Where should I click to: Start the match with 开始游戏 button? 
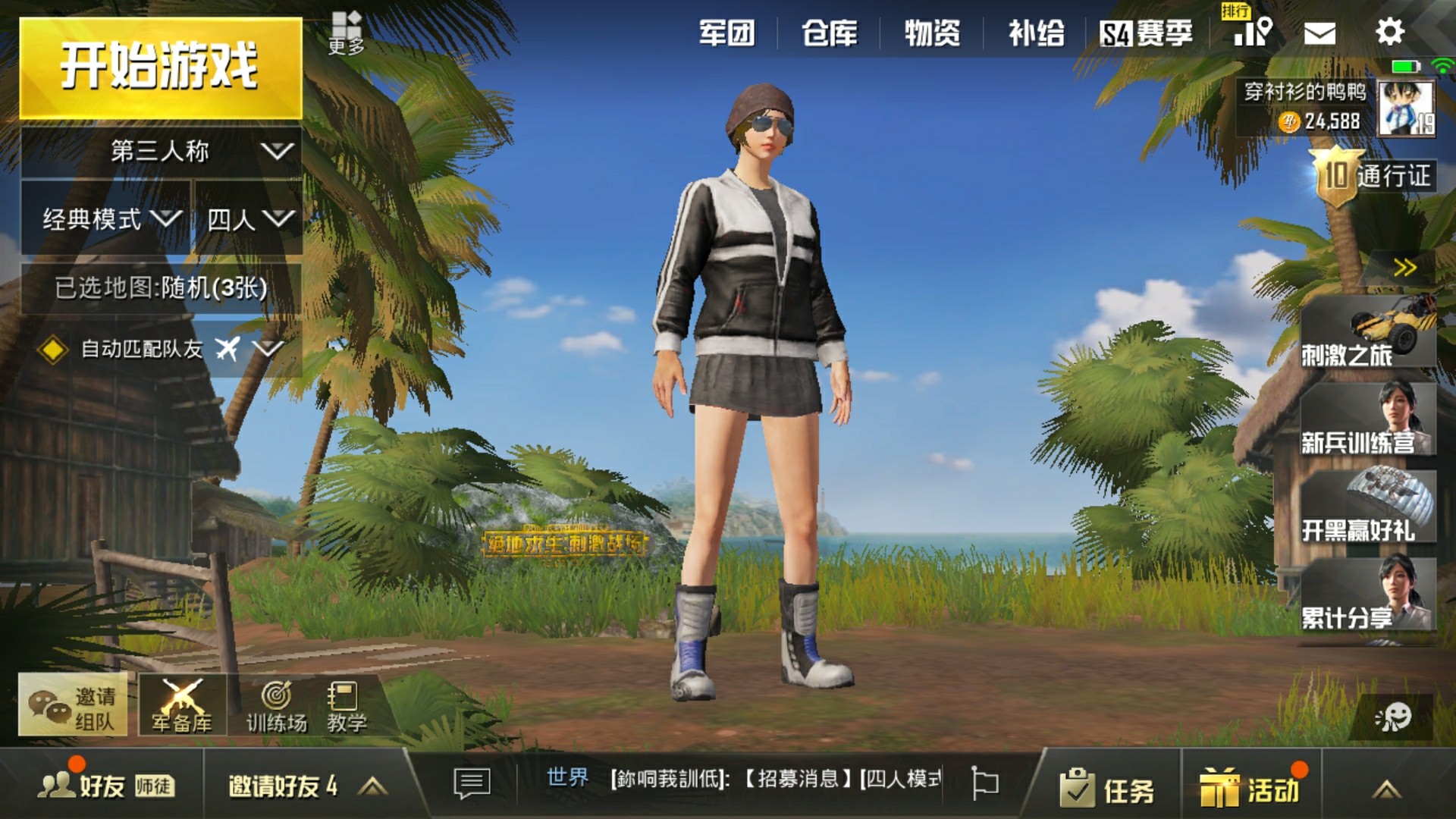tap(160, 68)
